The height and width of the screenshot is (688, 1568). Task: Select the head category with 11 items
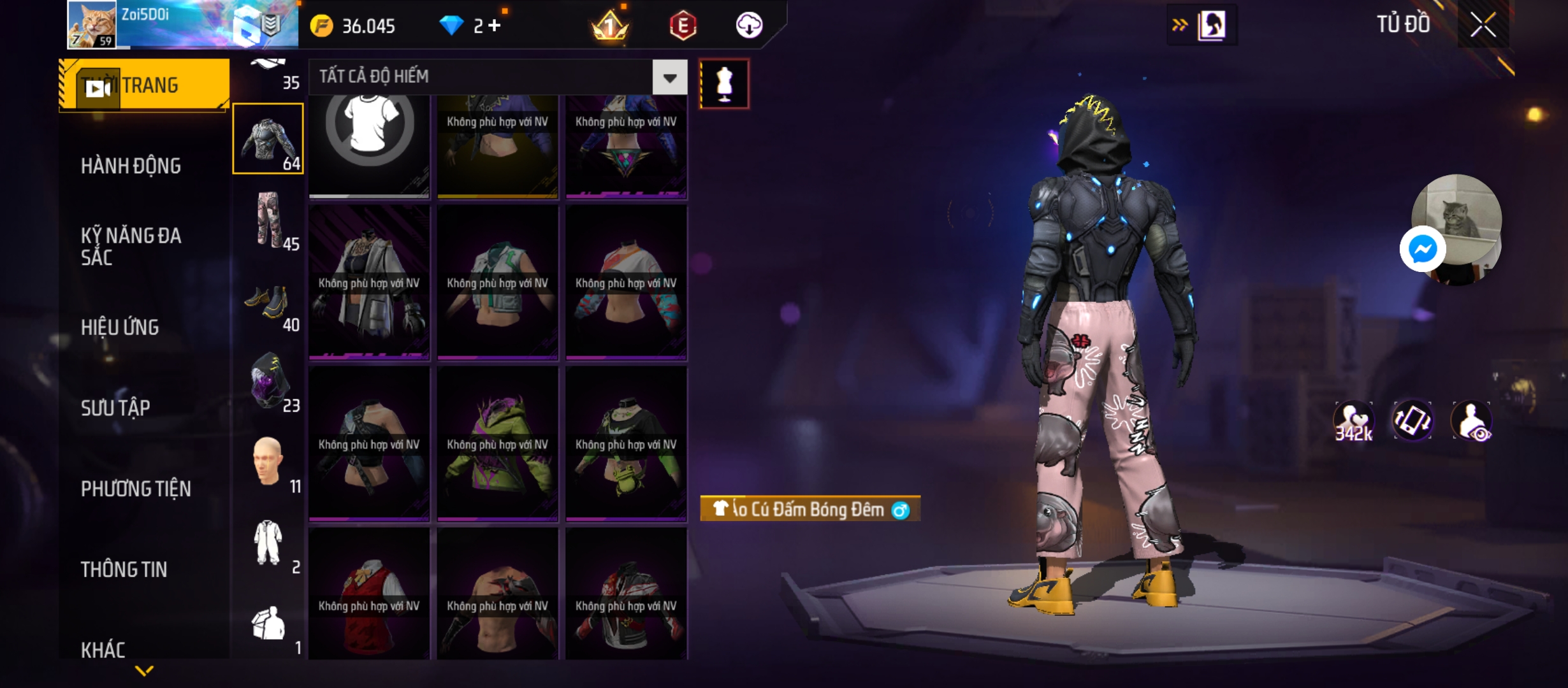pyautogui.click(x=269, y=462)
